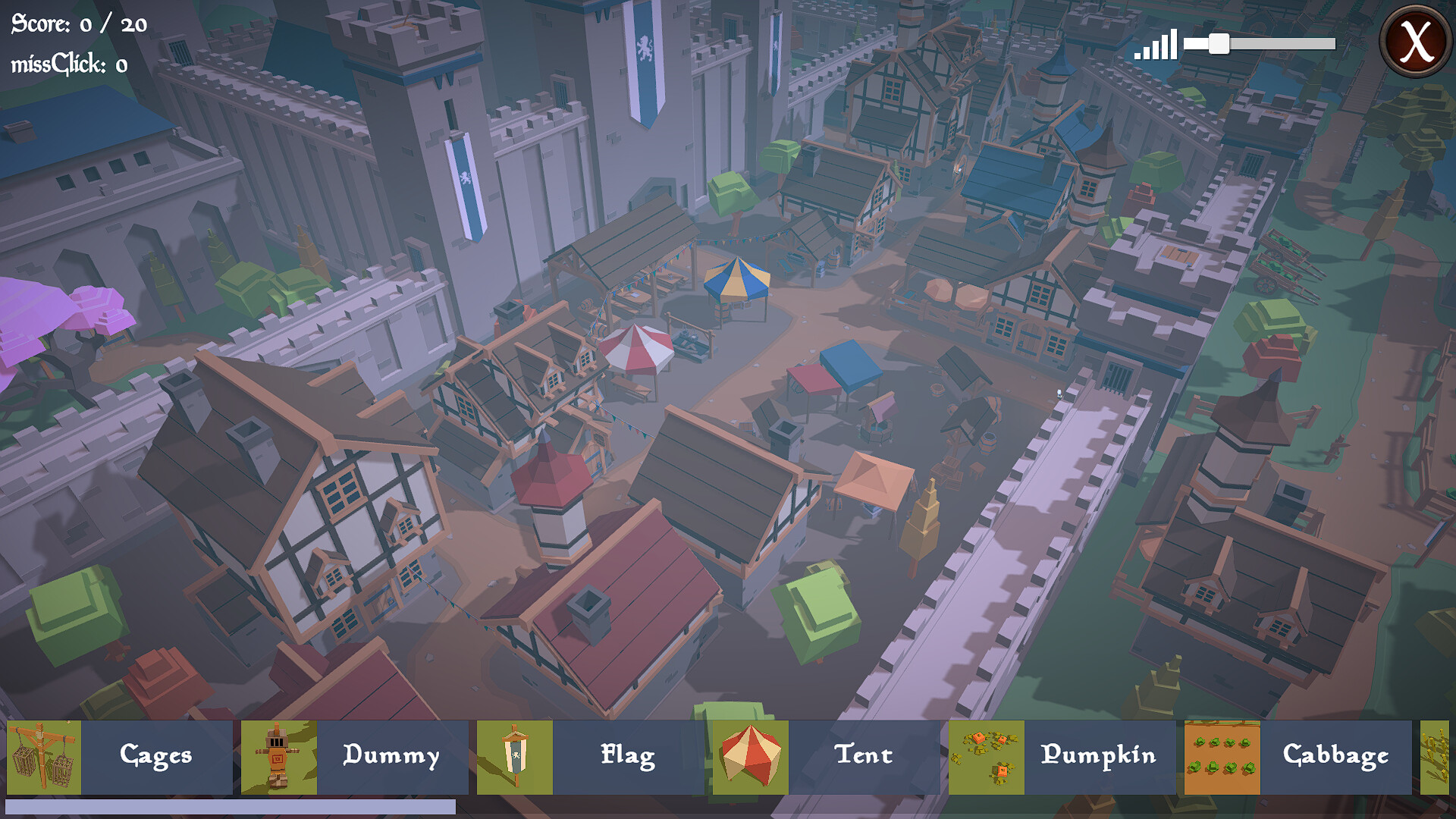Image resolution: width=1456 pixels, height=819 pixels.
Task: Adjust the volume slider handle
Action: 1219,44
